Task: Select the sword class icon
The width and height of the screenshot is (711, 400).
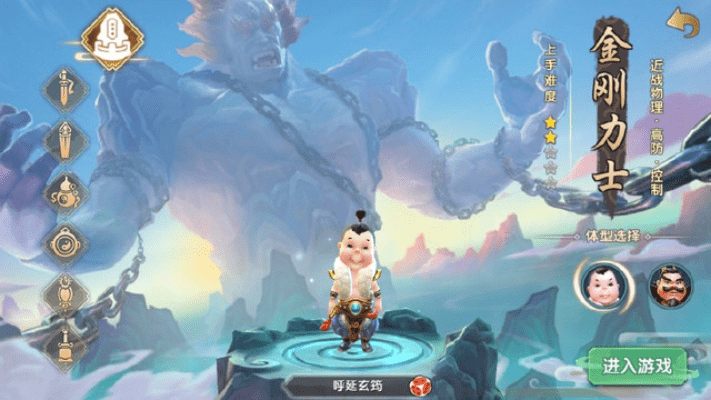Action: (x=66, y=88)
